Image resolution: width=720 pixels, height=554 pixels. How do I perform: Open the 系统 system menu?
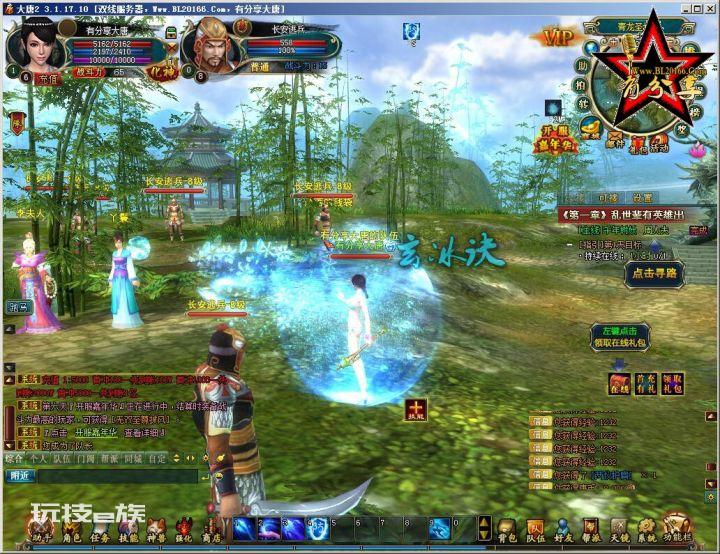point(649,530)
